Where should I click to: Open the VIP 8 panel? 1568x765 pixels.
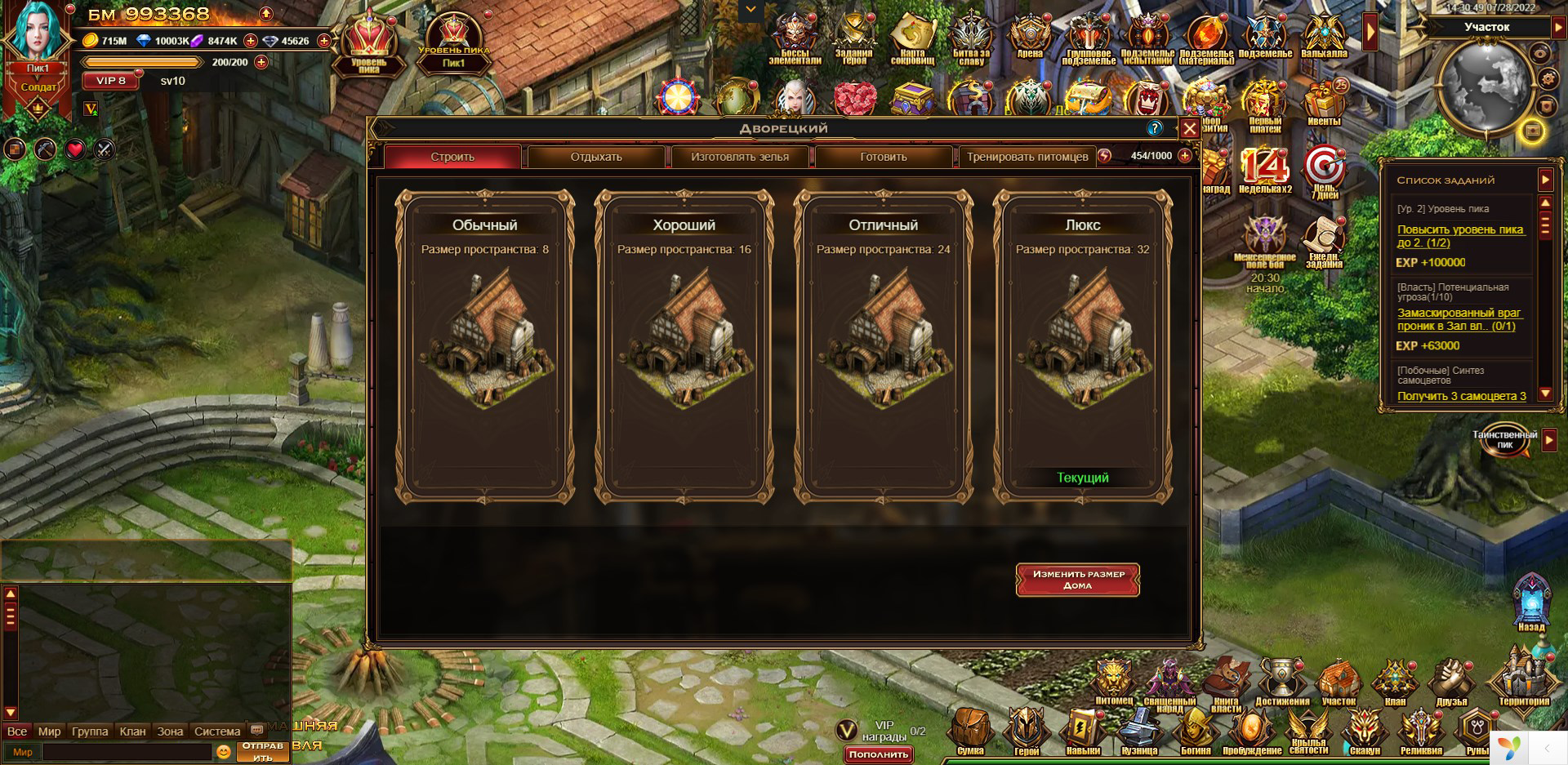coord(111,81)
